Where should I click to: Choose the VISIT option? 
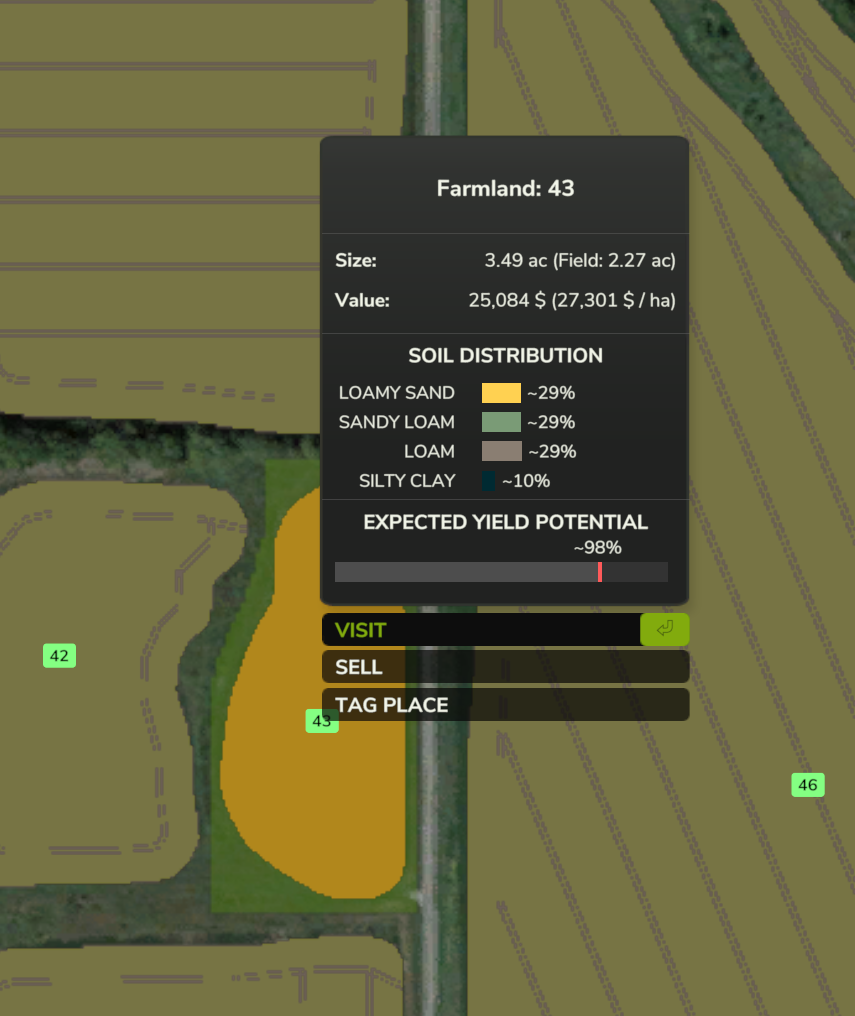[480, 630]
